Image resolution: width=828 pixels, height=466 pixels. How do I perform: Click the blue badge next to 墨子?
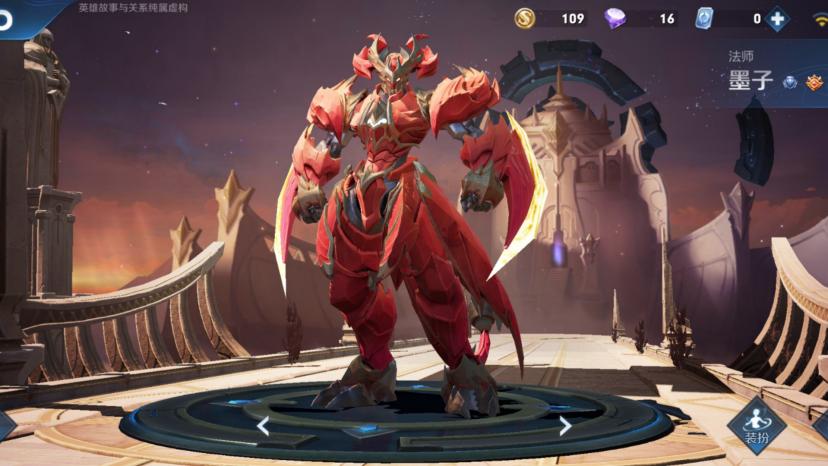(790, 82)
